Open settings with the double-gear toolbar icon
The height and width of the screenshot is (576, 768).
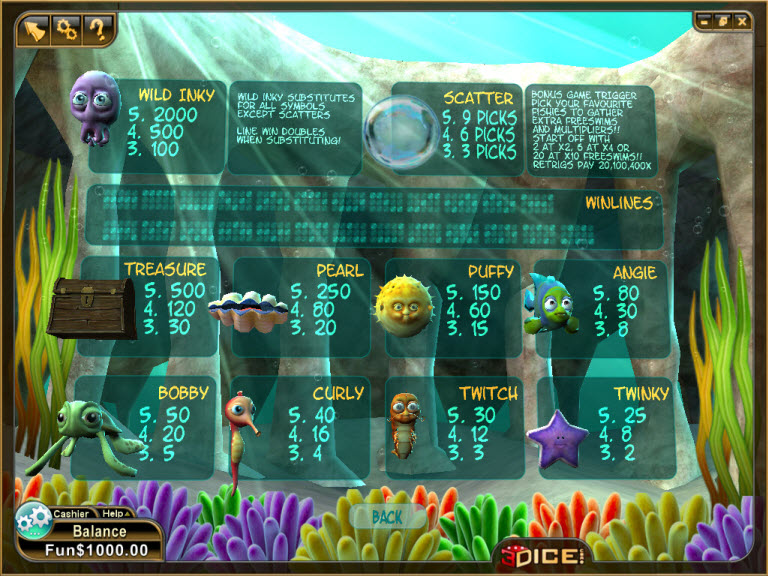pyautogui.click(x=68, y=28)
